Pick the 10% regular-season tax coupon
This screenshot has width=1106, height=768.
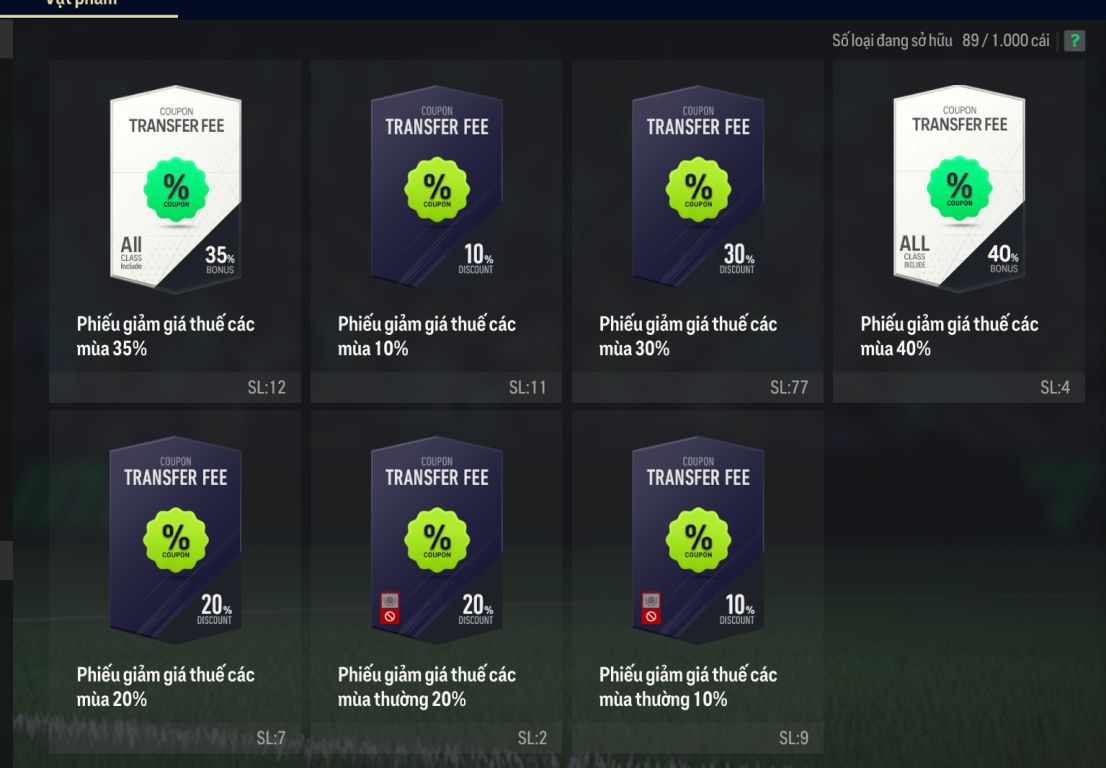click(697, 580)
